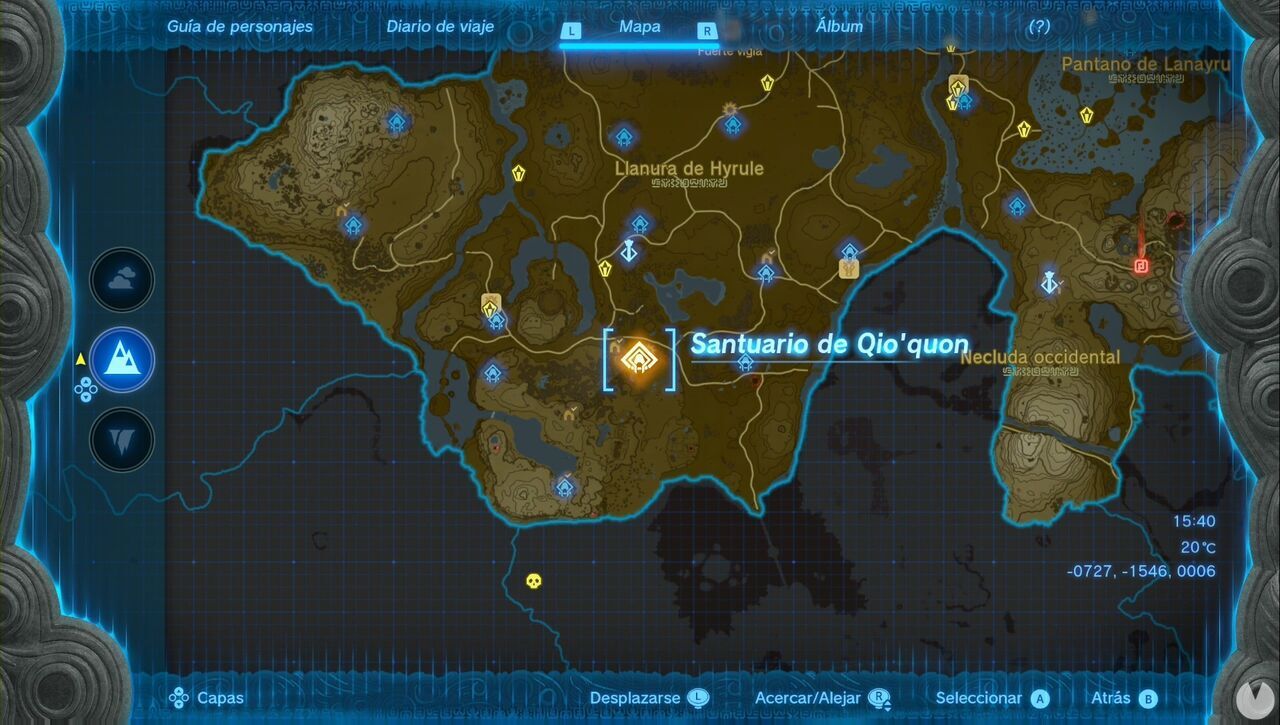Toggle the weather overlay via the cloud circle
Viewport: 1280px width, 725px height.
click(120, 280)
